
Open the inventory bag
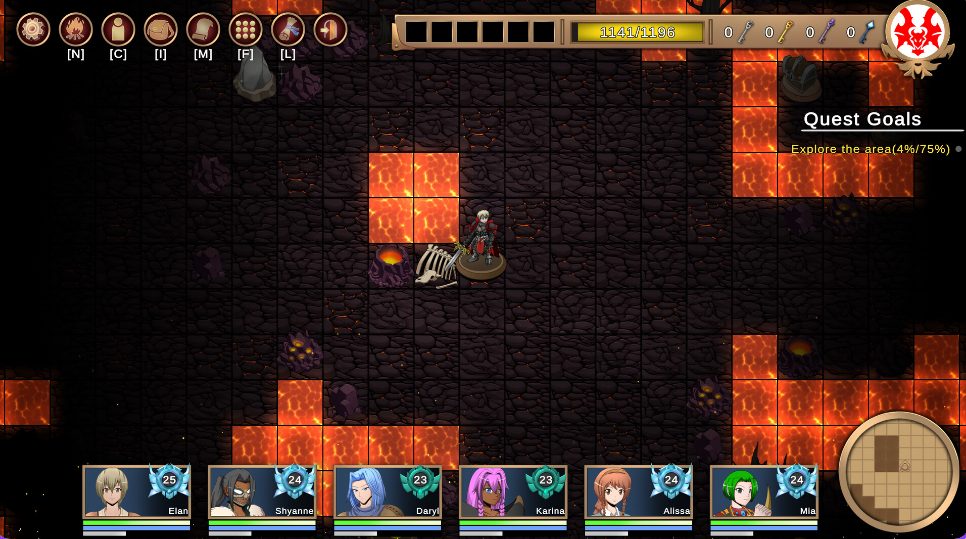click(160, 29)
